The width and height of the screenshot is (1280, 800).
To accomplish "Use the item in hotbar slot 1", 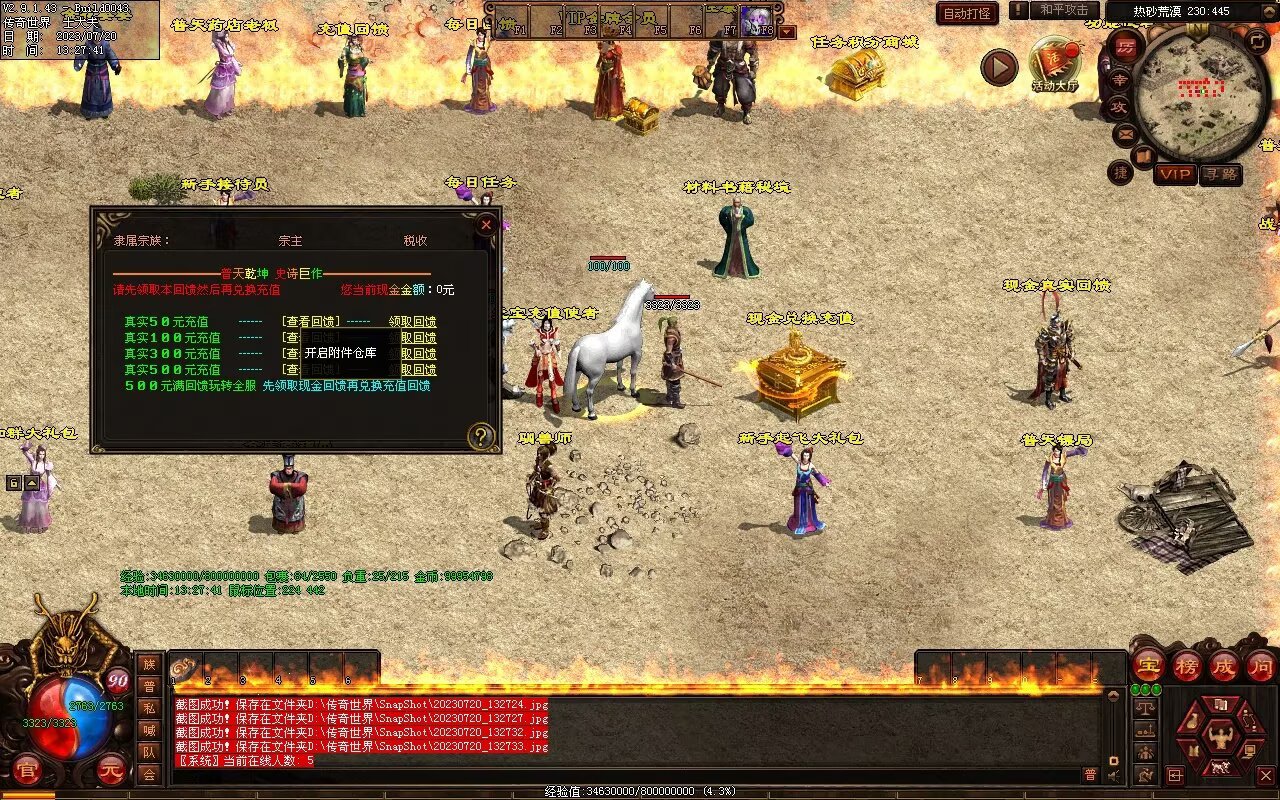I will pos(186,669).
